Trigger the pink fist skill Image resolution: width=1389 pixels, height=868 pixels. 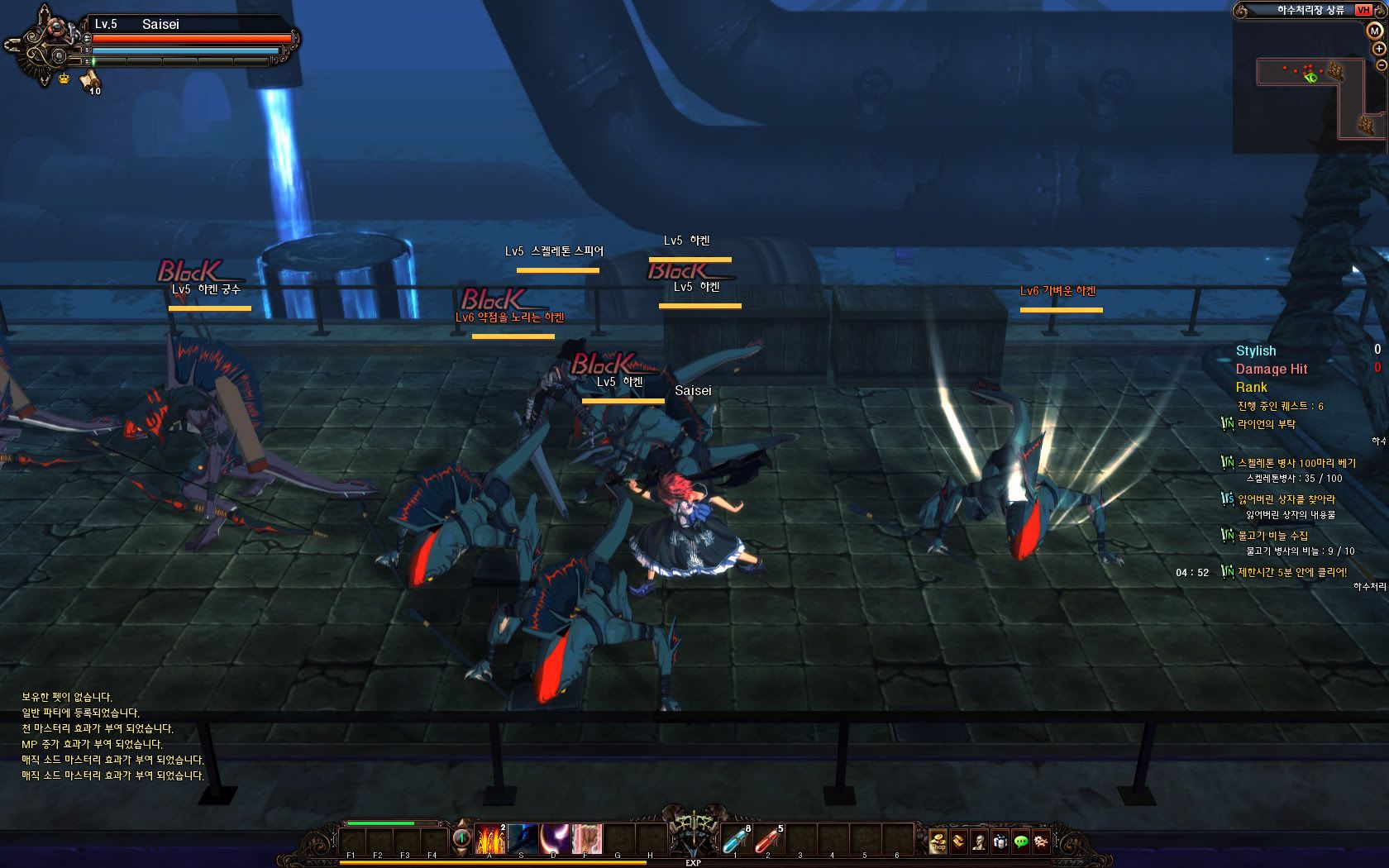[x=586, y=839]
